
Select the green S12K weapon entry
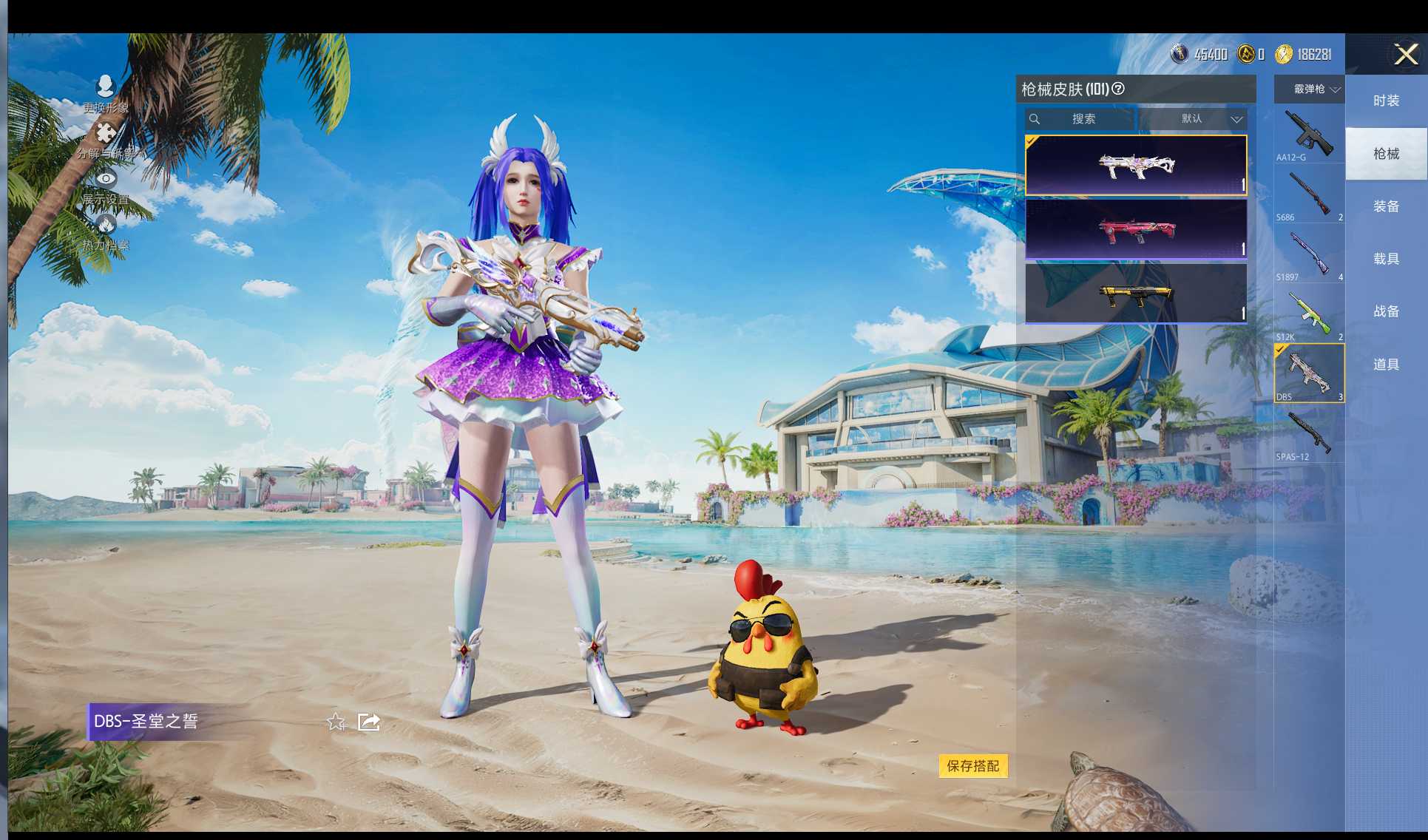(1309, 314)
